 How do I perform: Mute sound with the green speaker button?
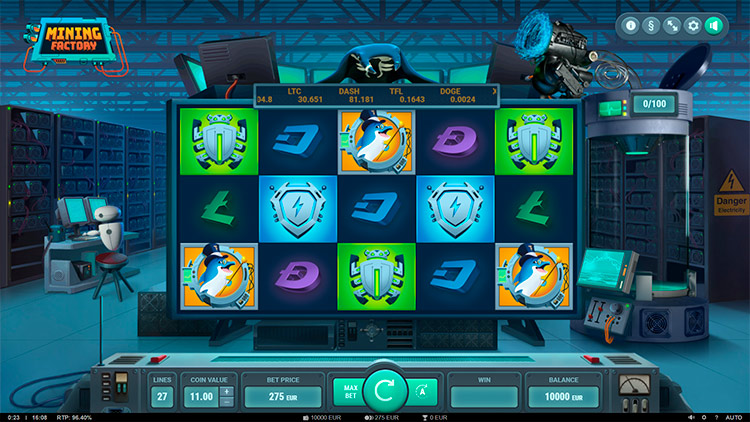(714, 25)
